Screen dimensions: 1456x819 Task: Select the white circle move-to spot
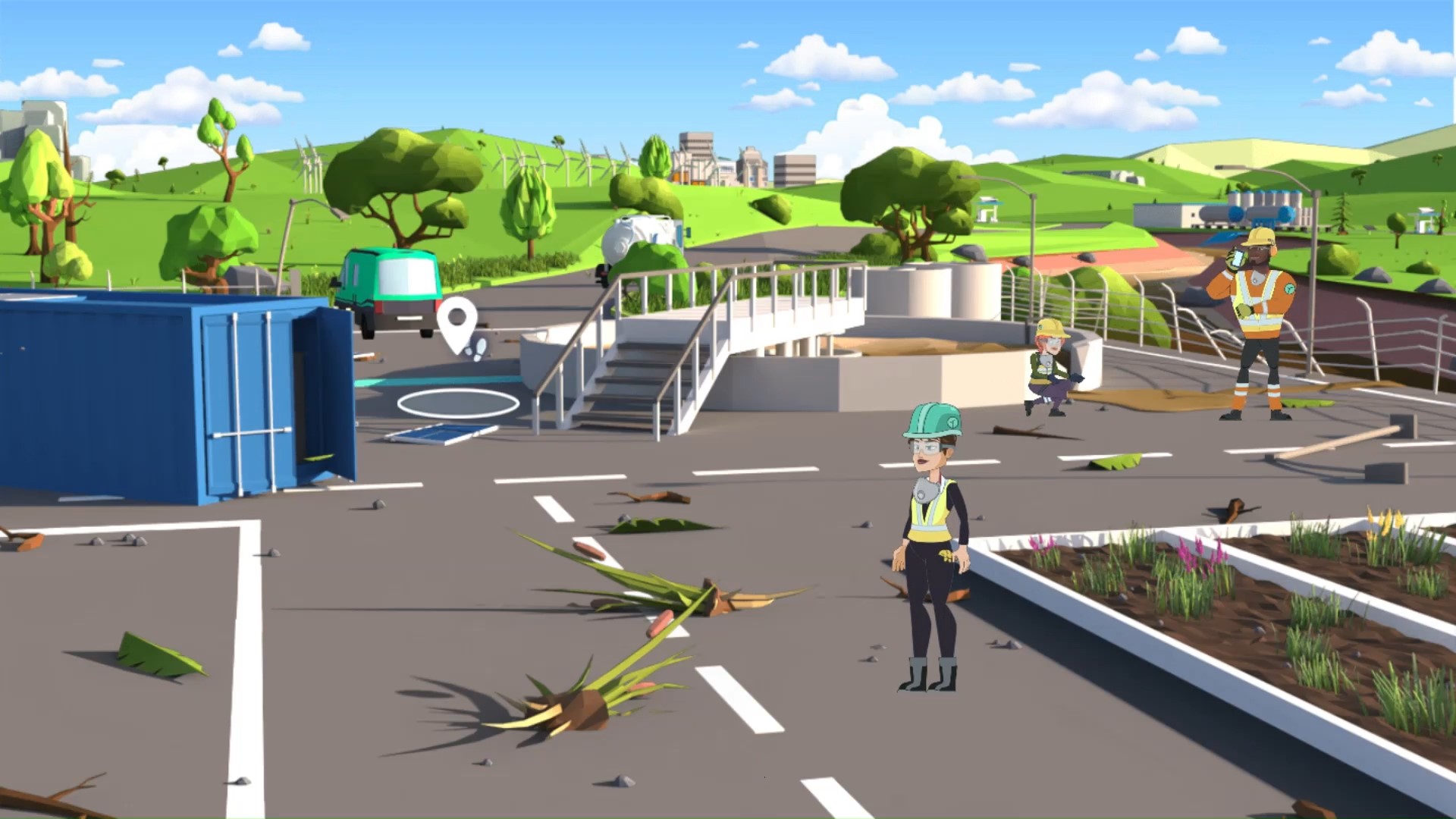[x=458, y=403]
